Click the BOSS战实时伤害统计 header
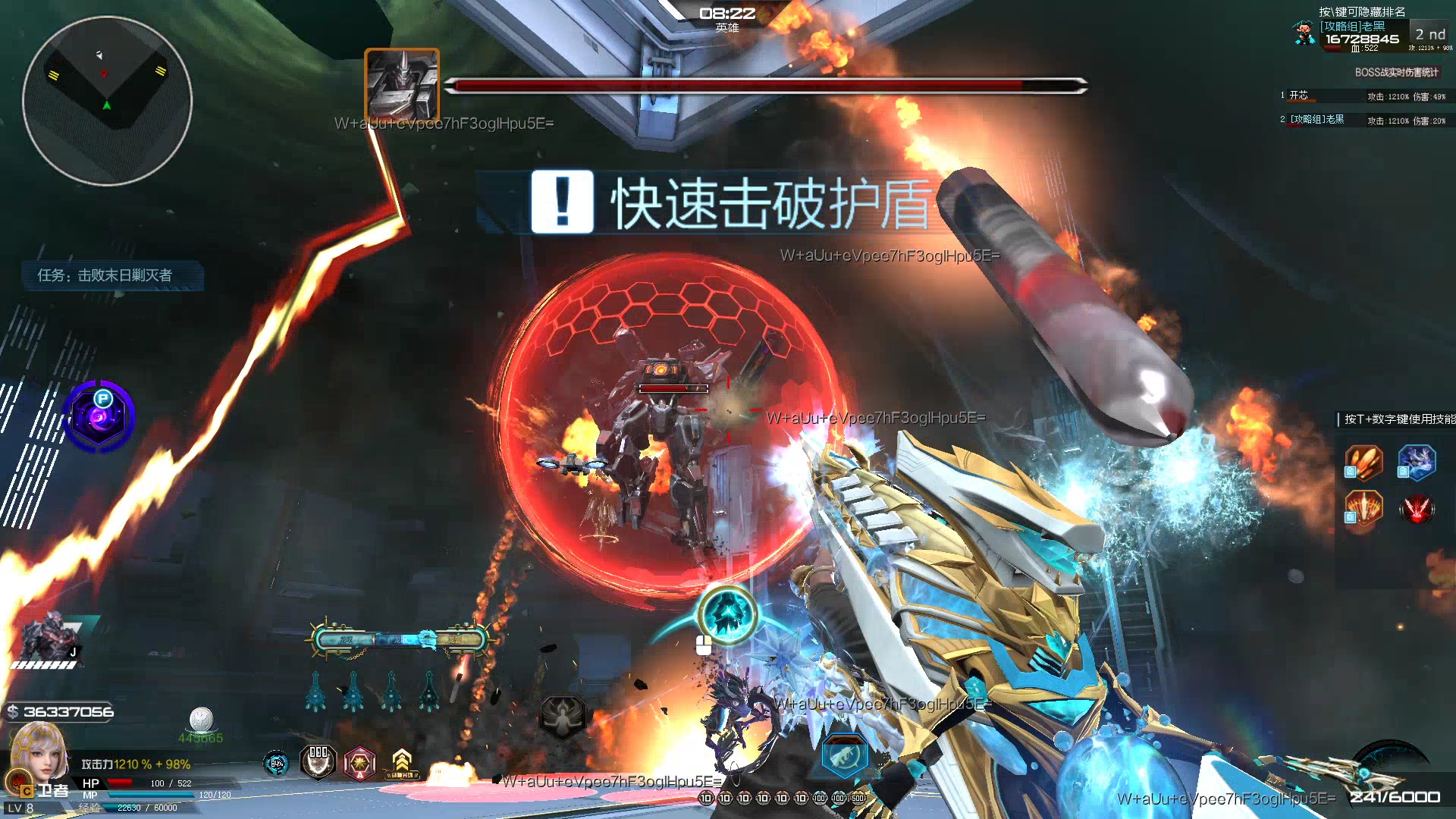This screenshot has width=1456, height=819. point(1396,72)
